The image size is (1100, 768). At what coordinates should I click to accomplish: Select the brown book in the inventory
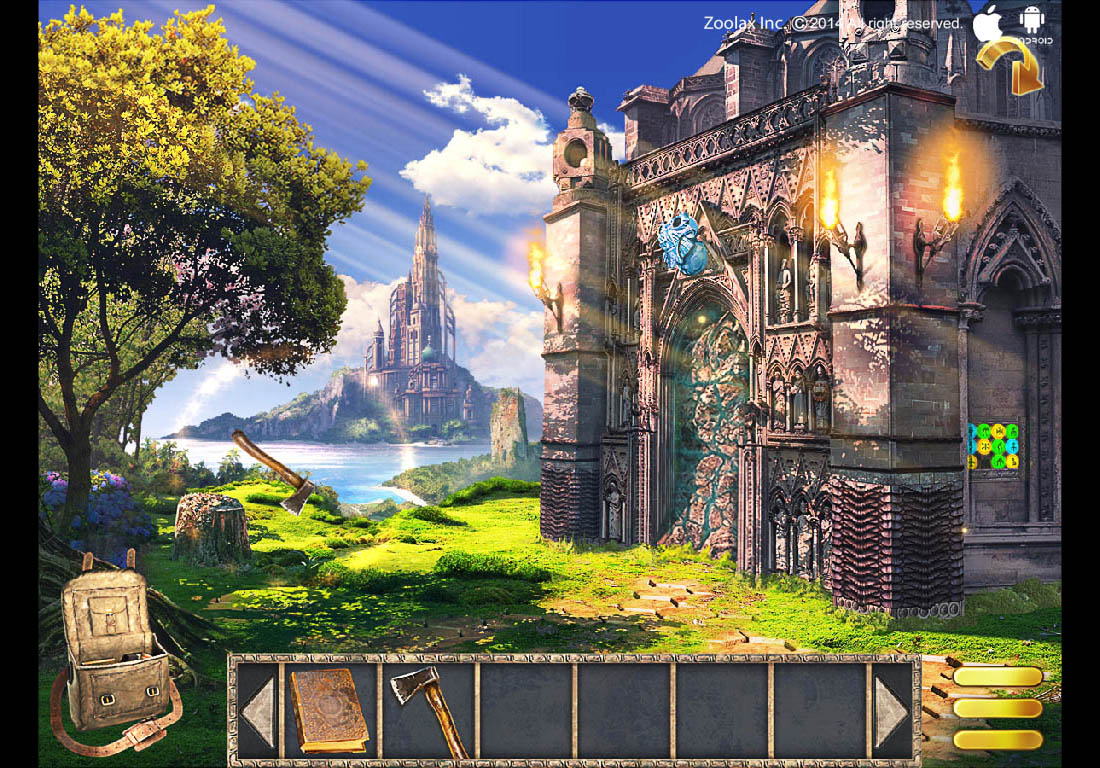[328, 710]
